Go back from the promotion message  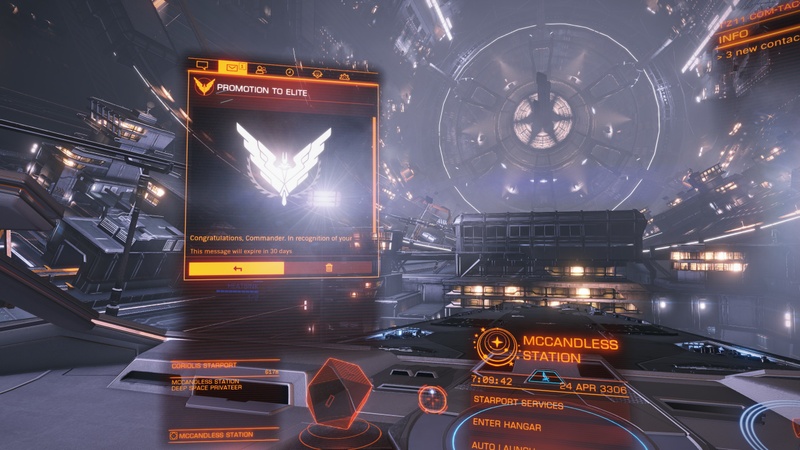pyautogui.click(x=237, y=268)
